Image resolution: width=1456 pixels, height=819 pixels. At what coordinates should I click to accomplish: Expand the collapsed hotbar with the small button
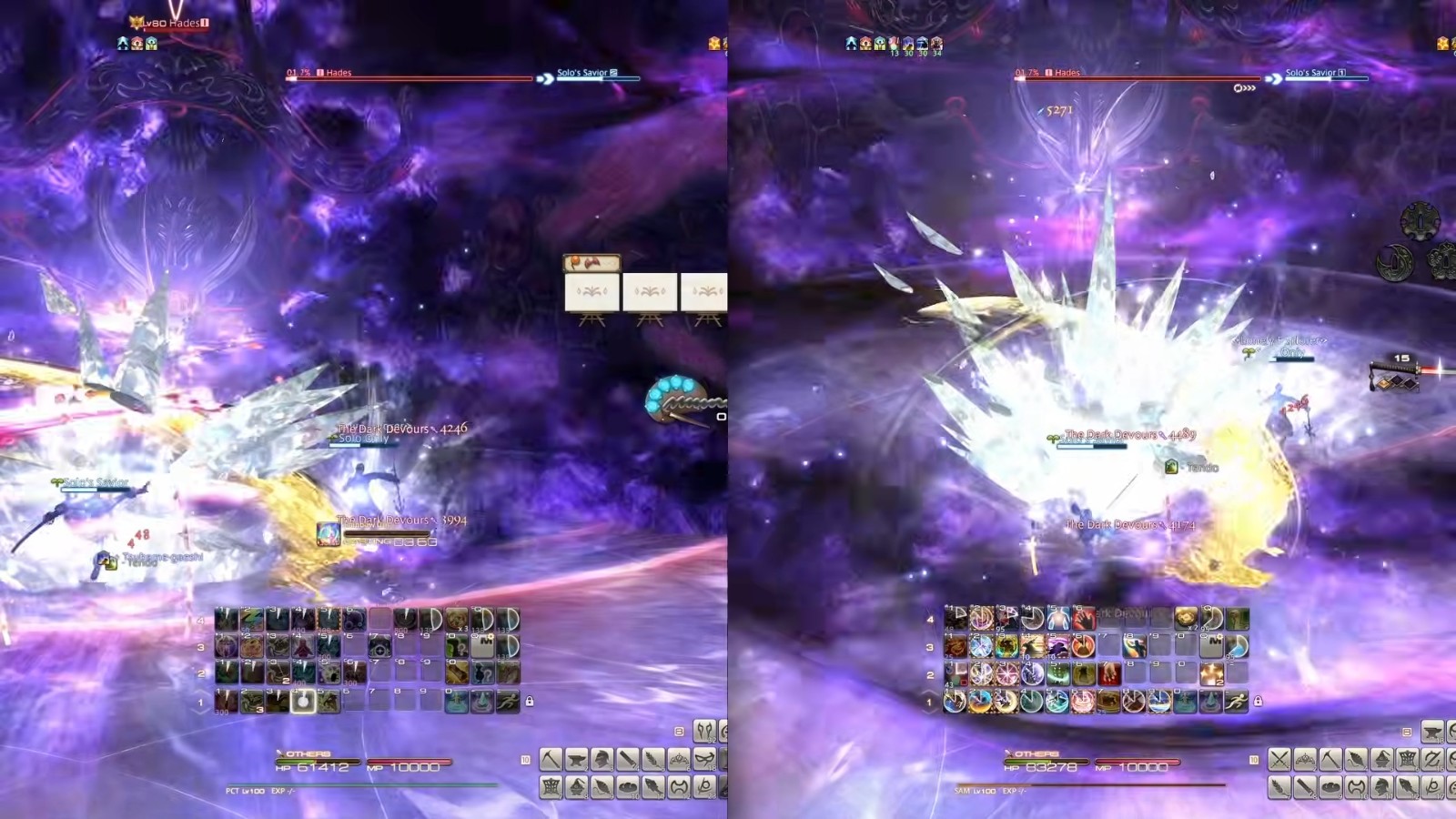click(679, 731)
